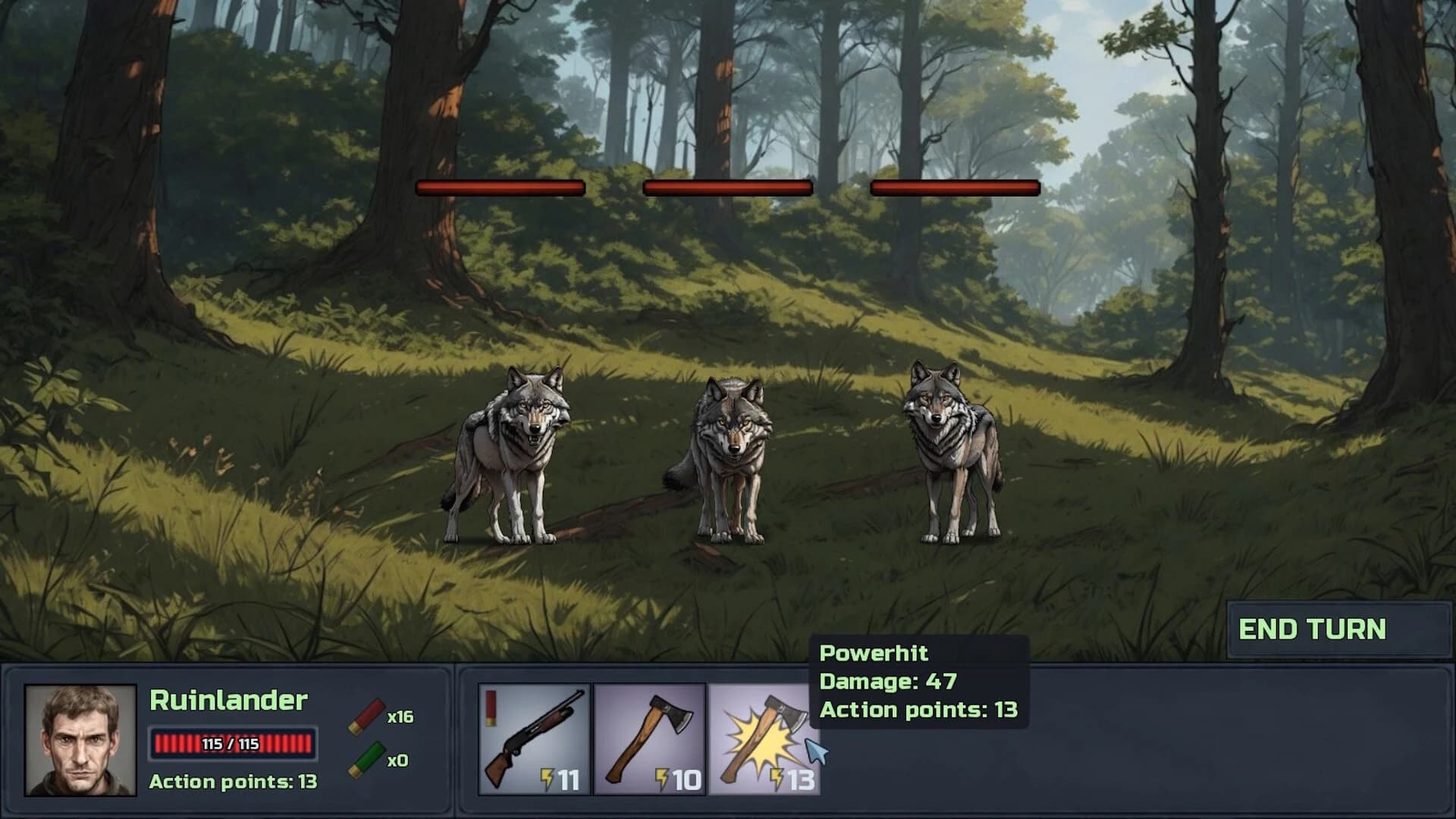Screen dimensions: 1456x819
Task: Click the leftmost wolf's health bar
Action: coord(499,187)
